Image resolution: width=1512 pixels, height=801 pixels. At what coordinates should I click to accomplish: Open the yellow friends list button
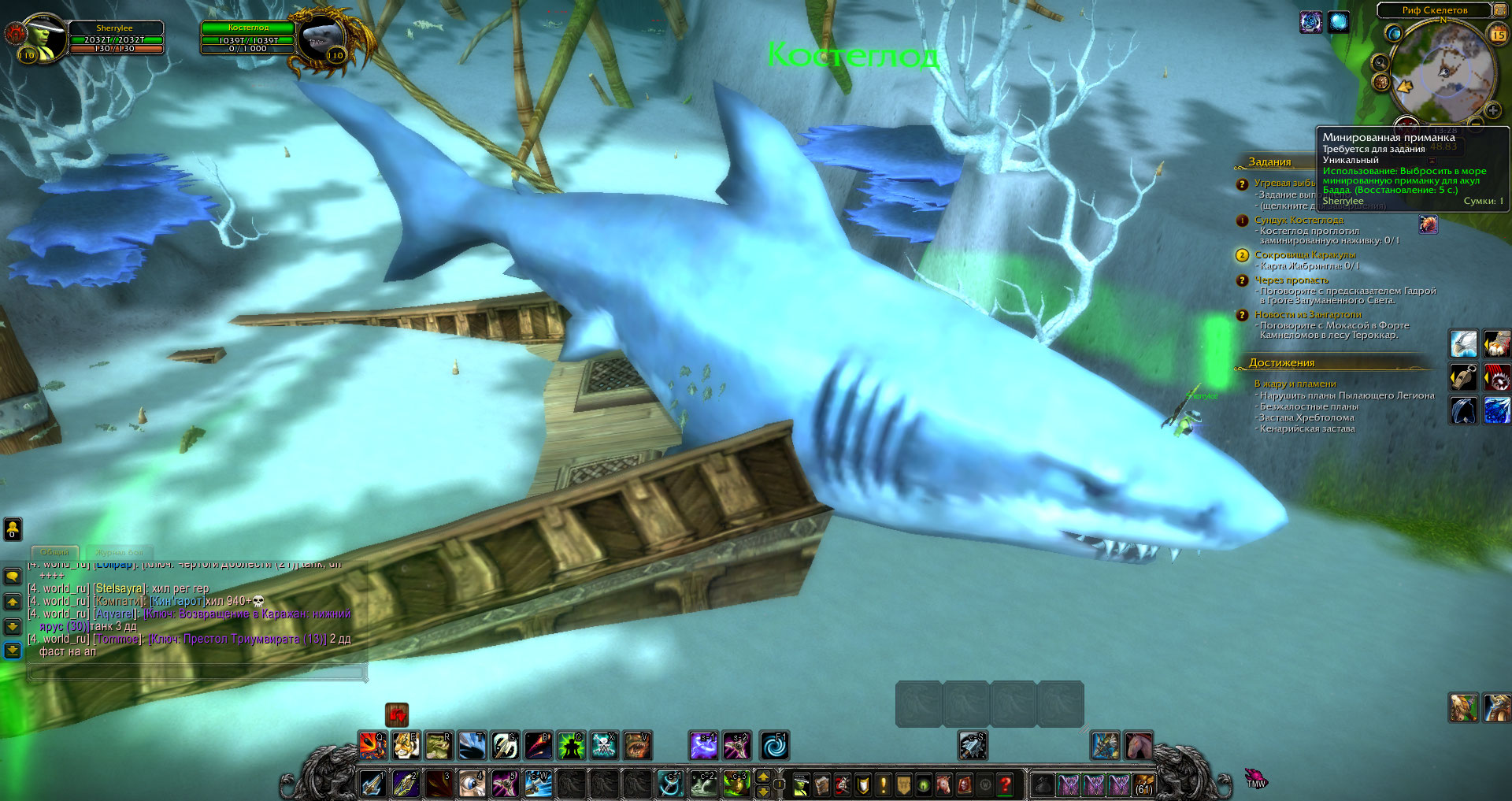[x=13, y=528]
